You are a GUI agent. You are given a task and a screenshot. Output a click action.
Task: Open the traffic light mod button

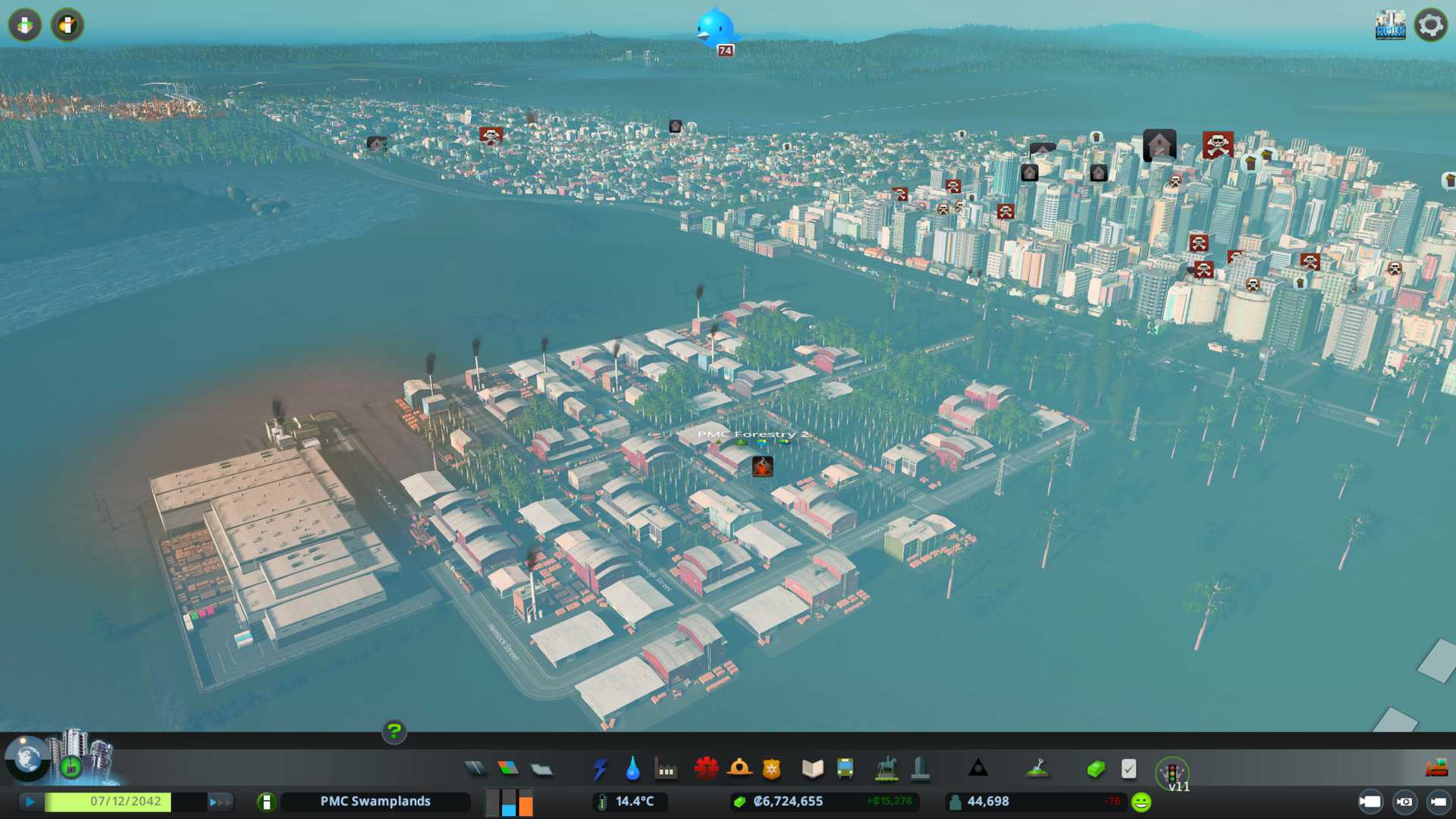[x=1172, y=772]
